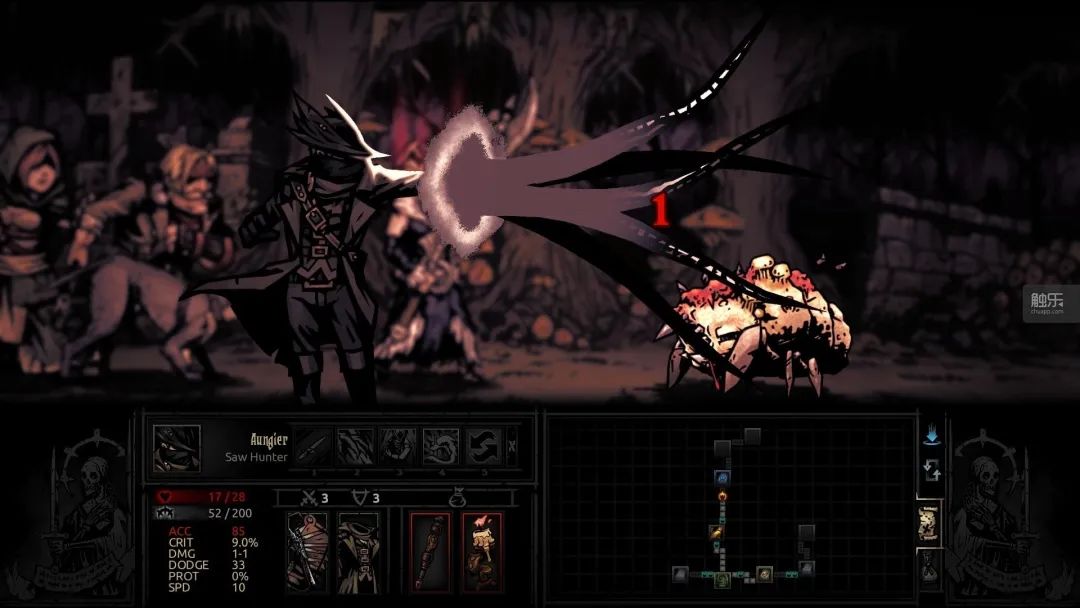The image size is (1080, 608).
Task: Select the equipped coat armor slot
Action: (x=357, y=550)
